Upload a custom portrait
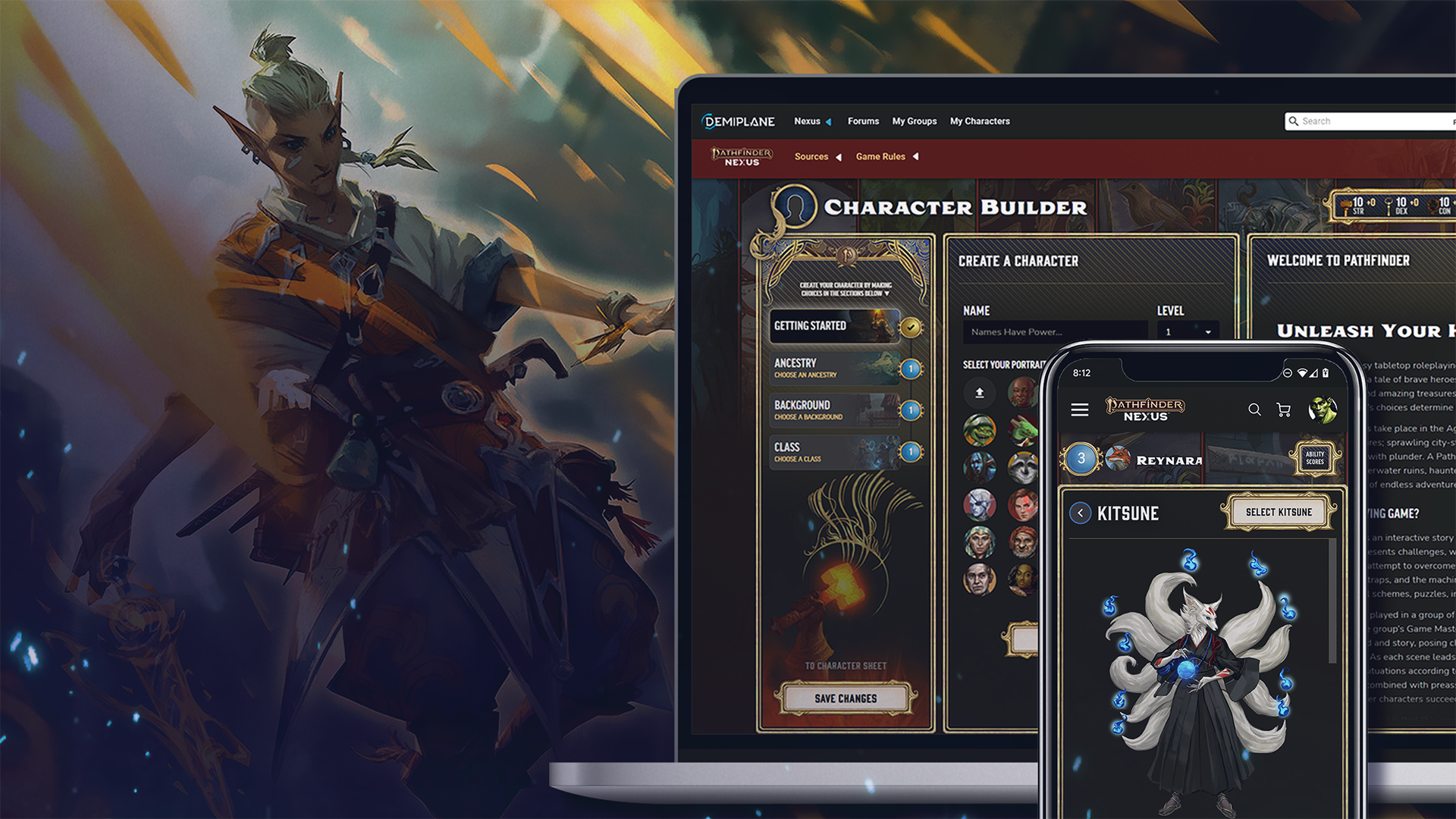The image size is (1456, 819). [979, 393]
